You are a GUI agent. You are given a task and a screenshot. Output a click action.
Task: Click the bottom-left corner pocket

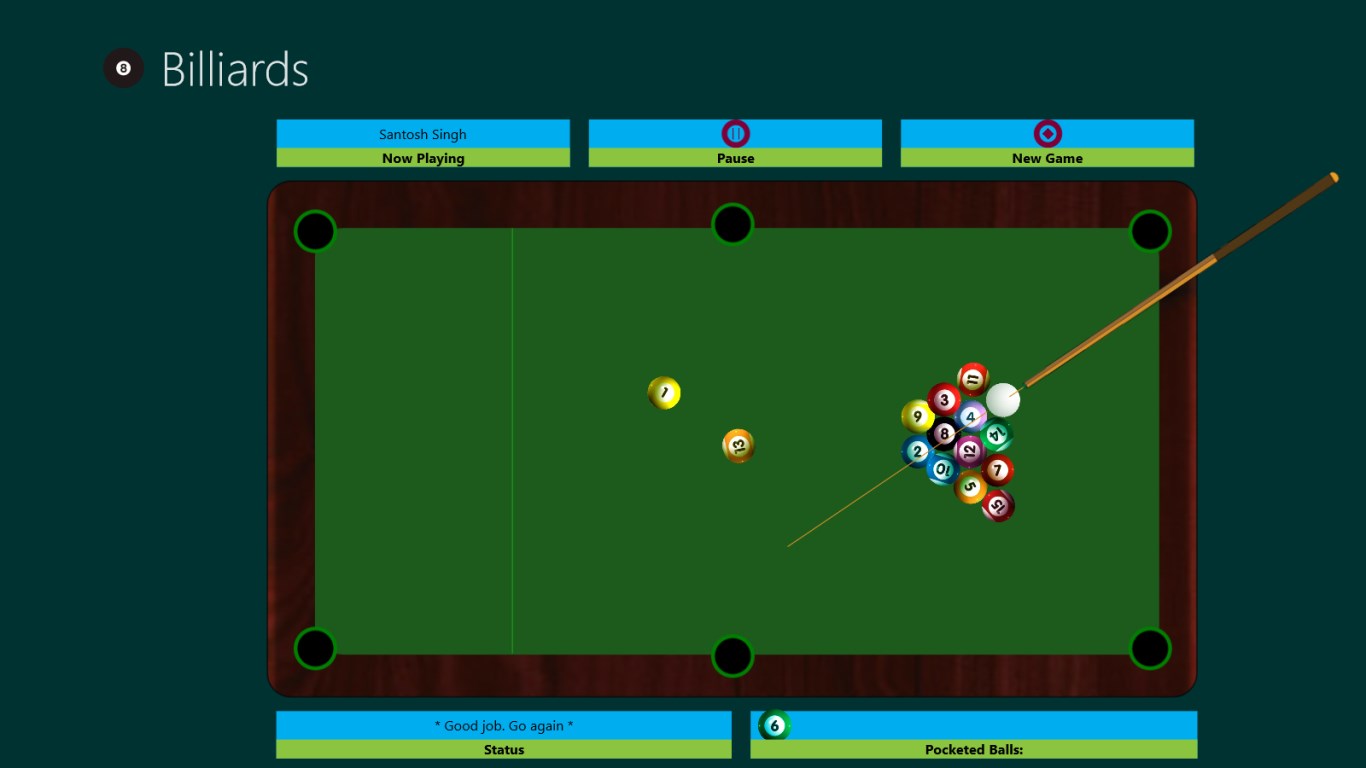pos(316,647)
